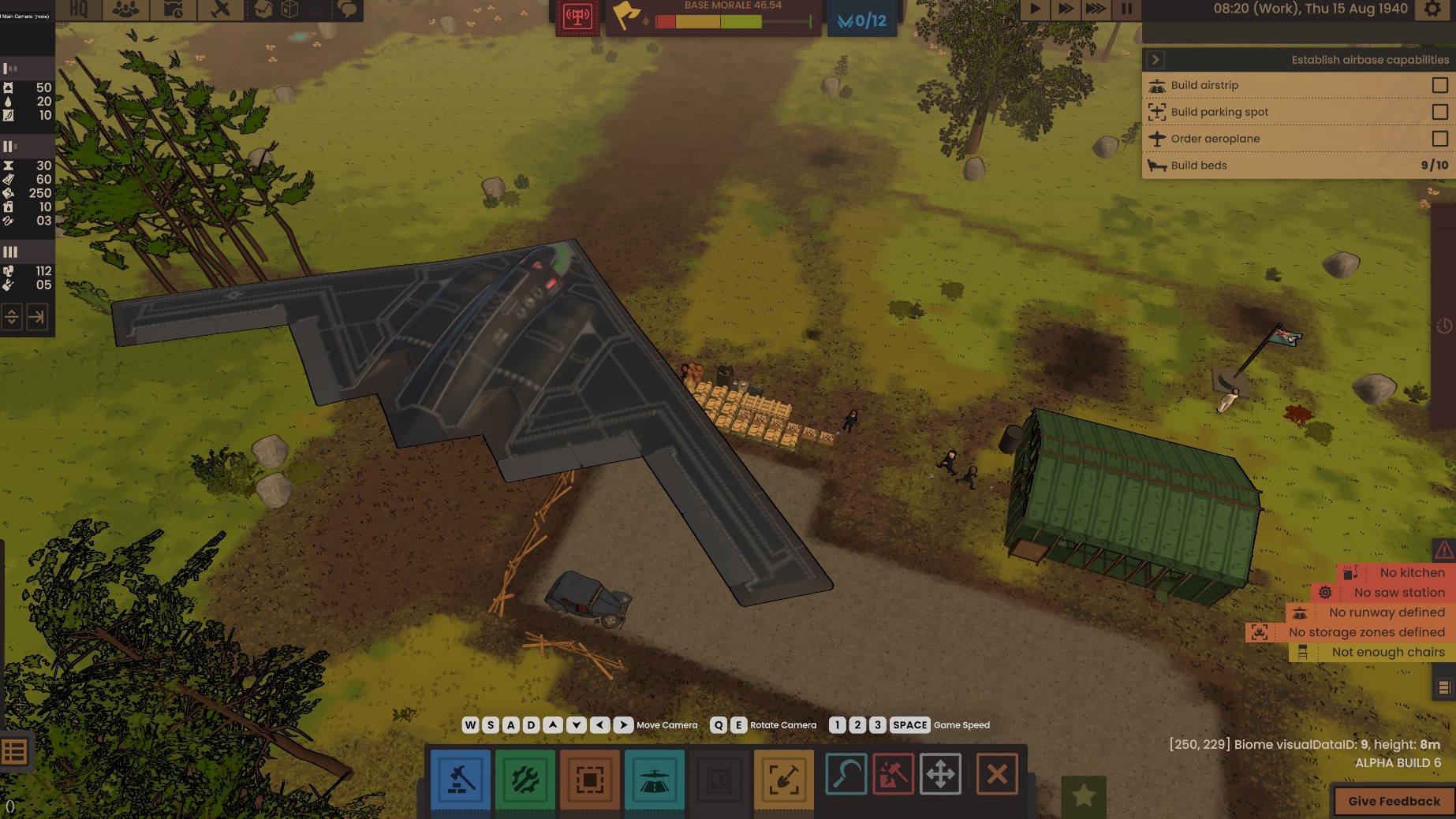The width and height of the screenshot is (1456, 819).
Task: Activate the red demolish hammer tool
Action: tap(893, 774)
